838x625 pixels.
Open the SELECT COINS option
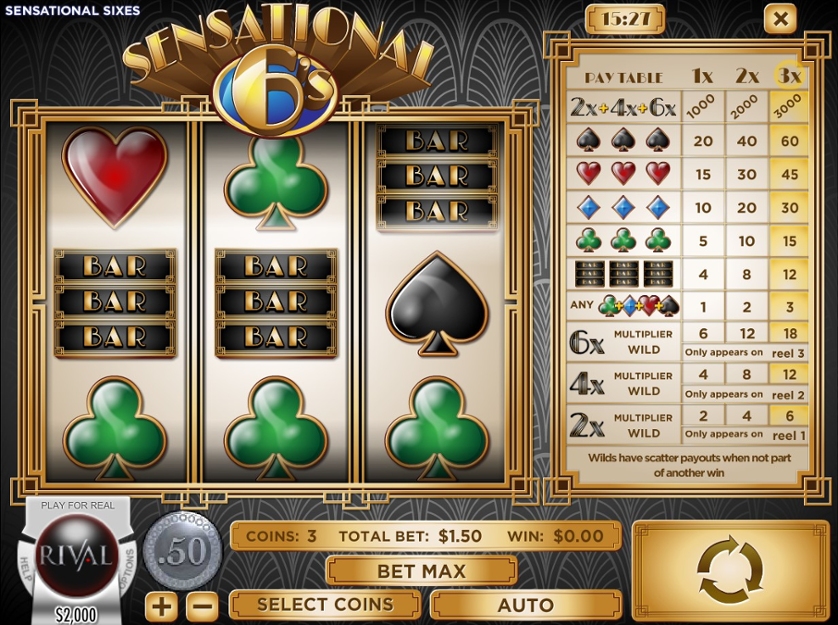325,605
